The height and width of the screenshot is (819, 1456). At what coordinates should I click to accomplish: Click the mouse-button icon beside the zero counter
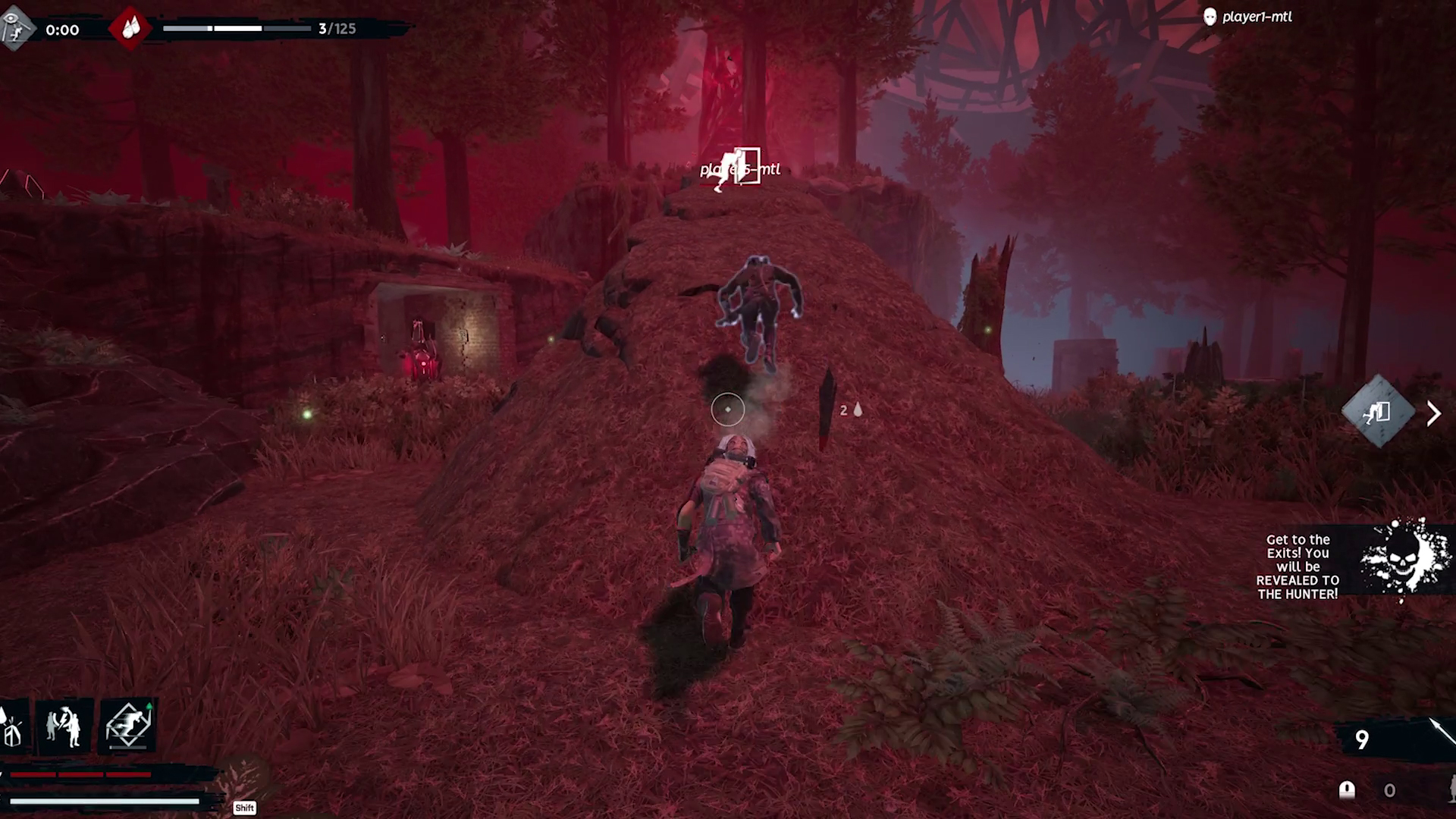point(1347,789)
